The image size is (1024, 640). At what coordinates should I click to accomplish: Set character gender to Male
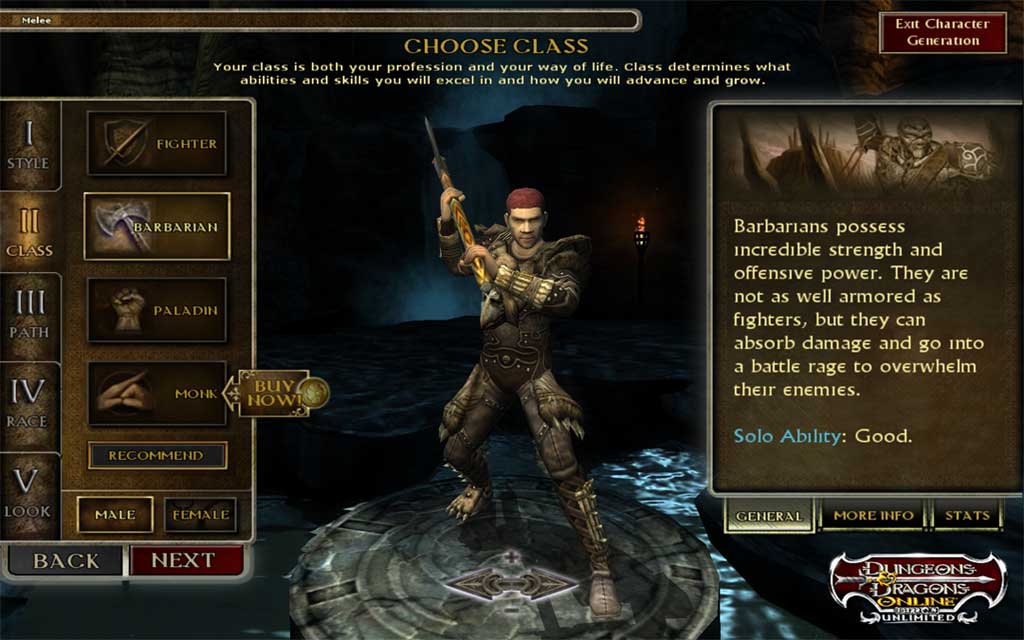[x=115, y=514]
